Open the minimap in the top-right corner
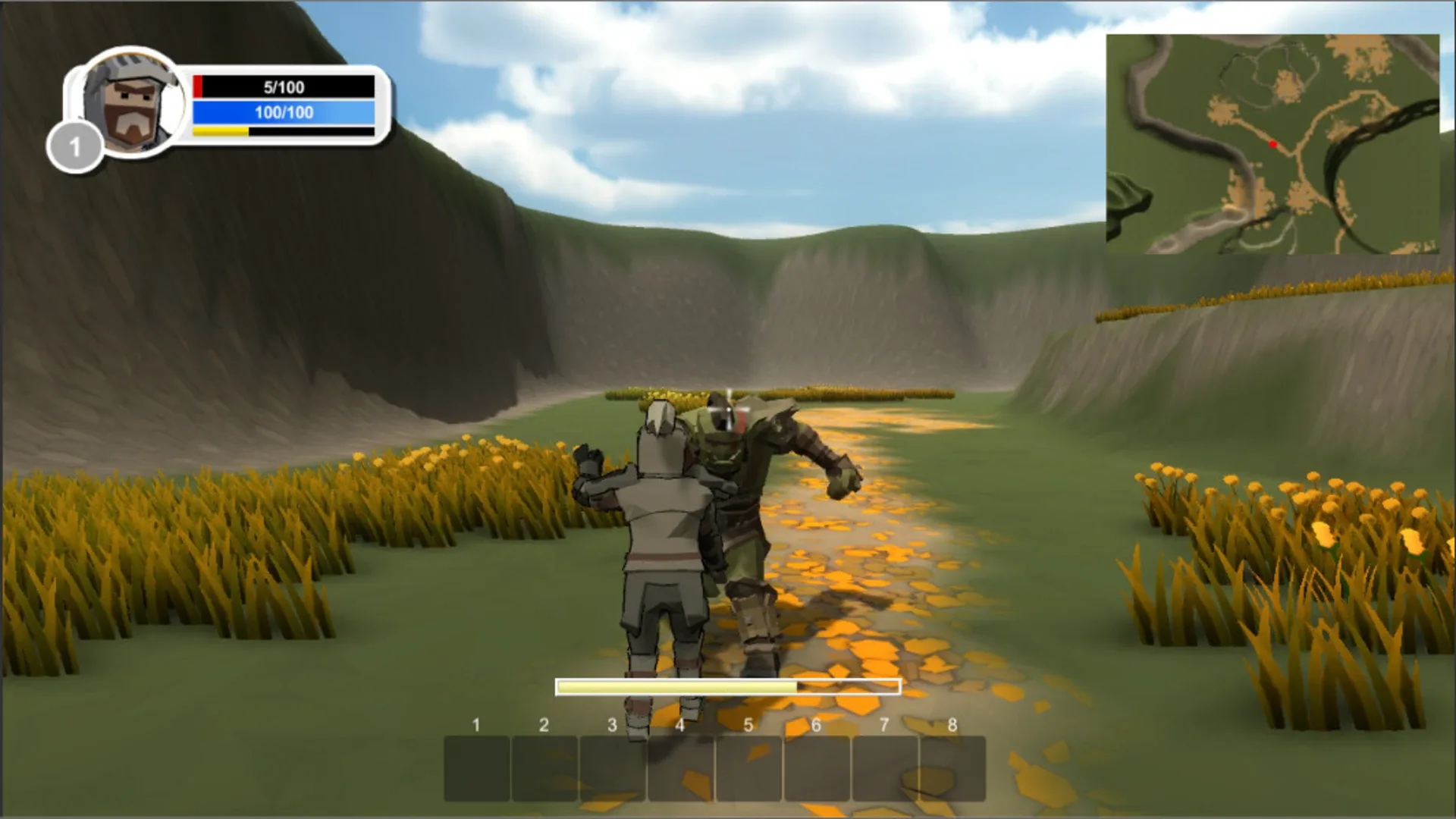 coord(1274,144)
